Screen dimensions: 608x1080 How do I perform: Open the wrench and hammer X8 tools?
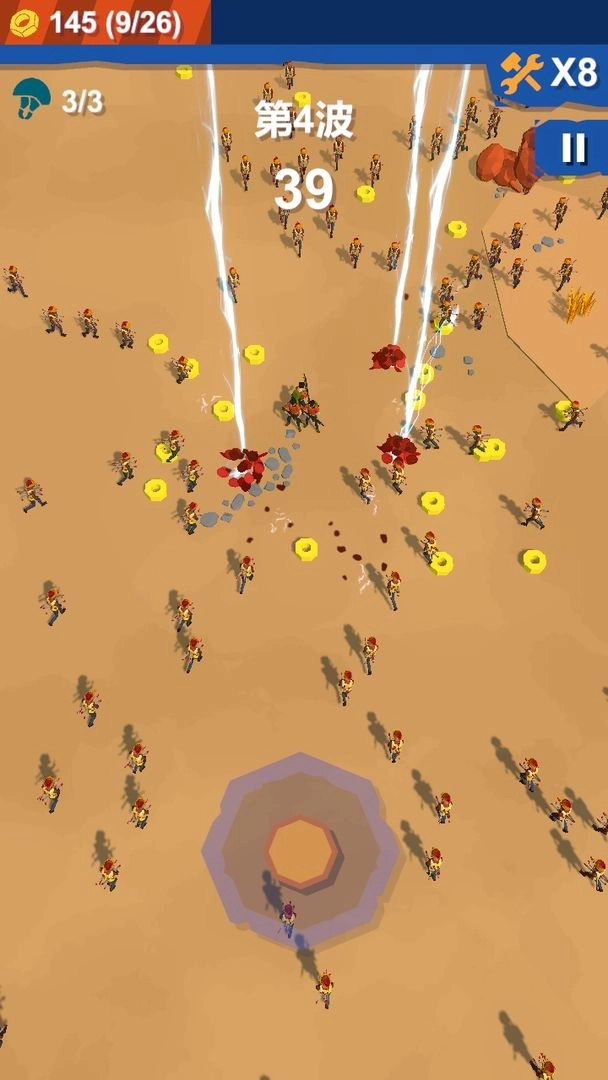(x=549, y=73)
